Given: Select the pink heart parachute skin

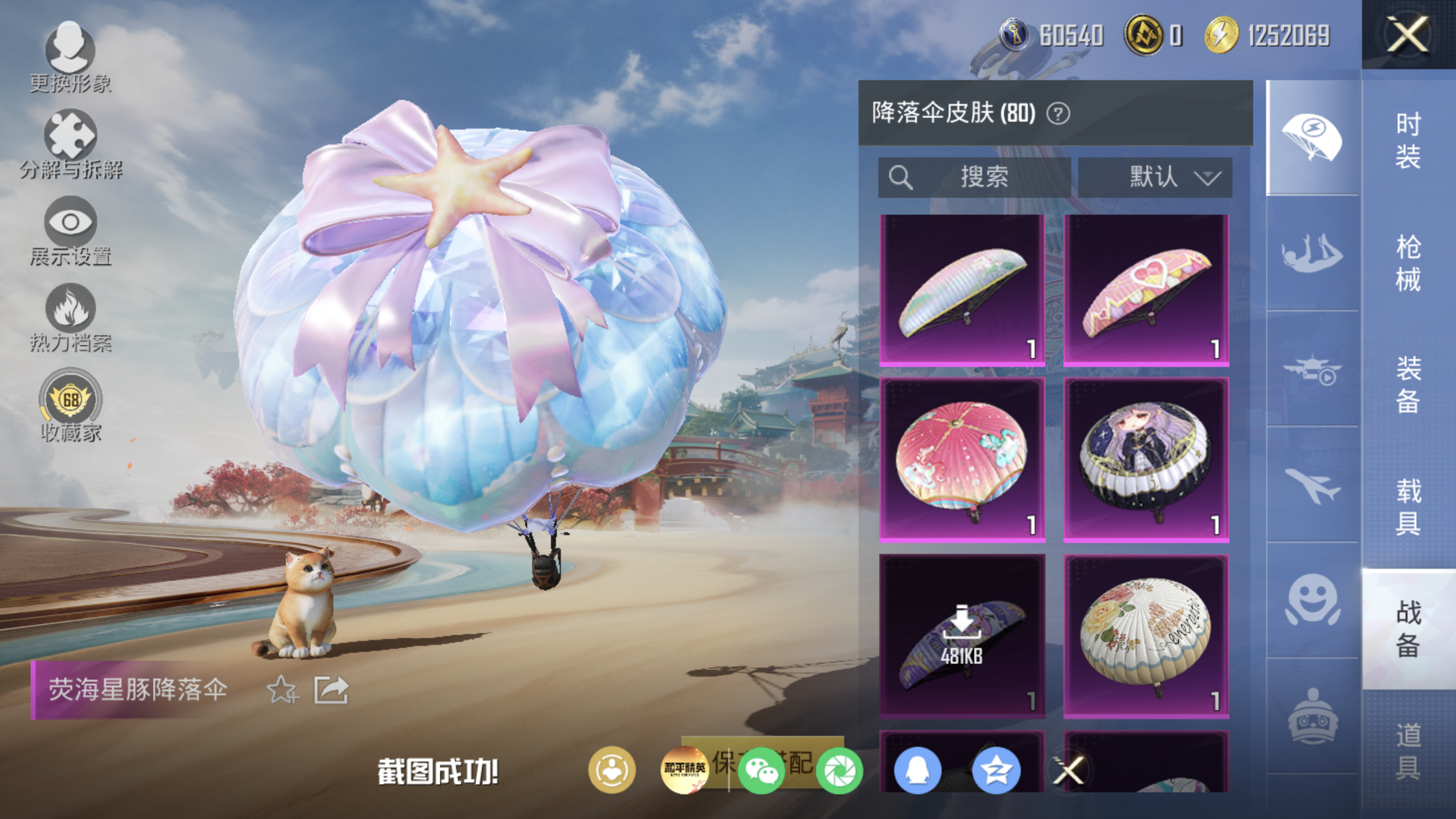Looking at the screenshot, I should (x=1146, y=289).
